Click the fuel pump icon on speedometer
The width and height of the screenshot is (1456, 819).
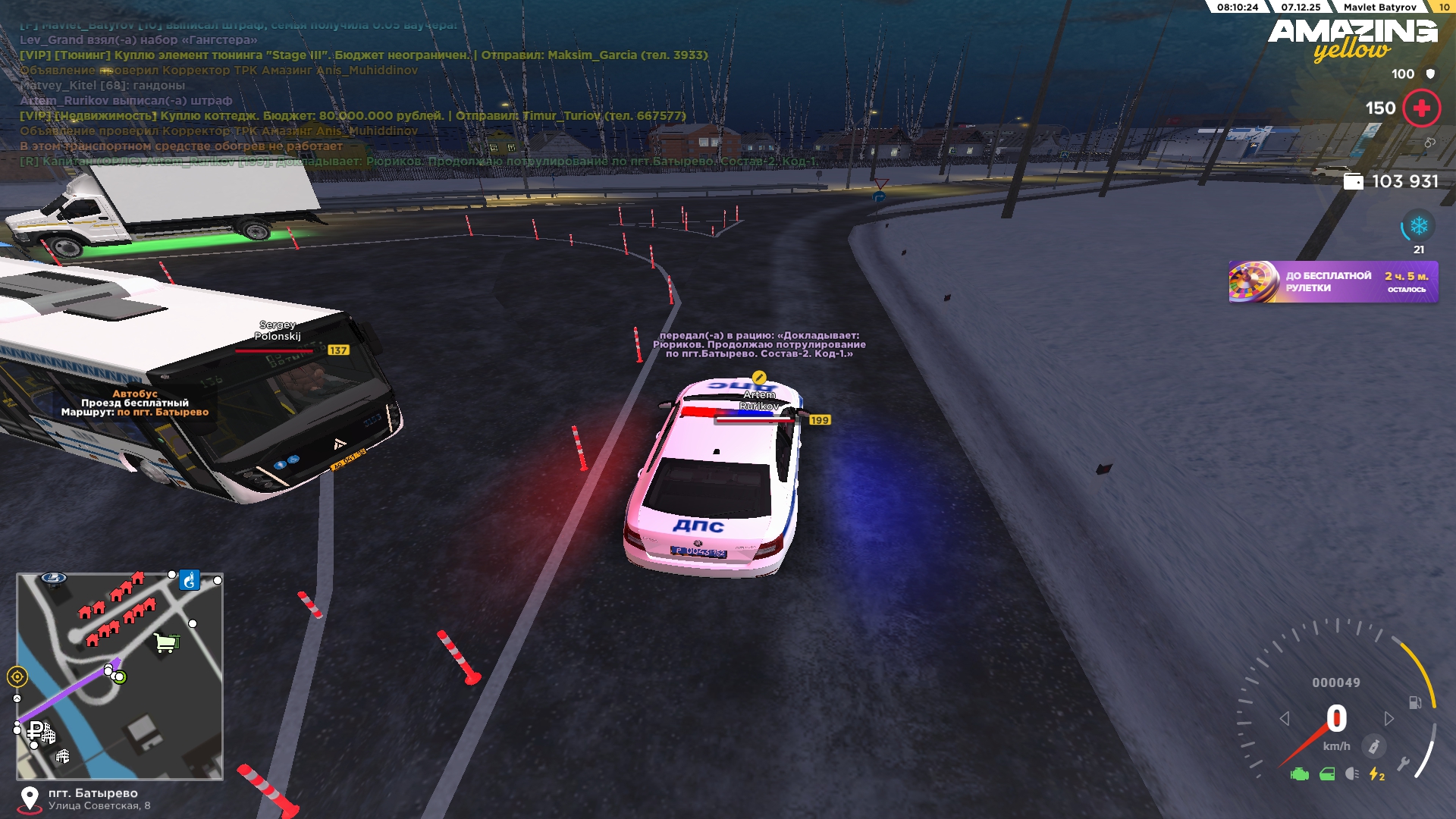click(1415, 703)
